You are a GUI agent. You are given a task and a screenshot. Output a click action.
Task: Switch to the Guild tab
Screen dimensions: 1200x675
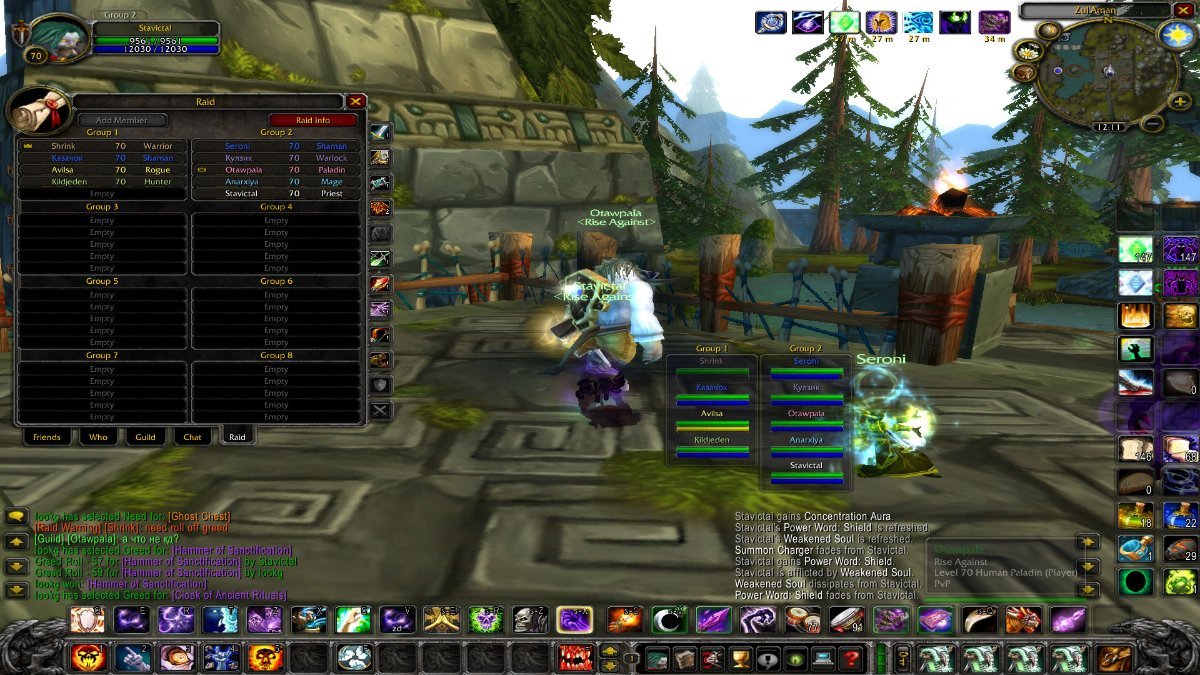pos(146,437)
